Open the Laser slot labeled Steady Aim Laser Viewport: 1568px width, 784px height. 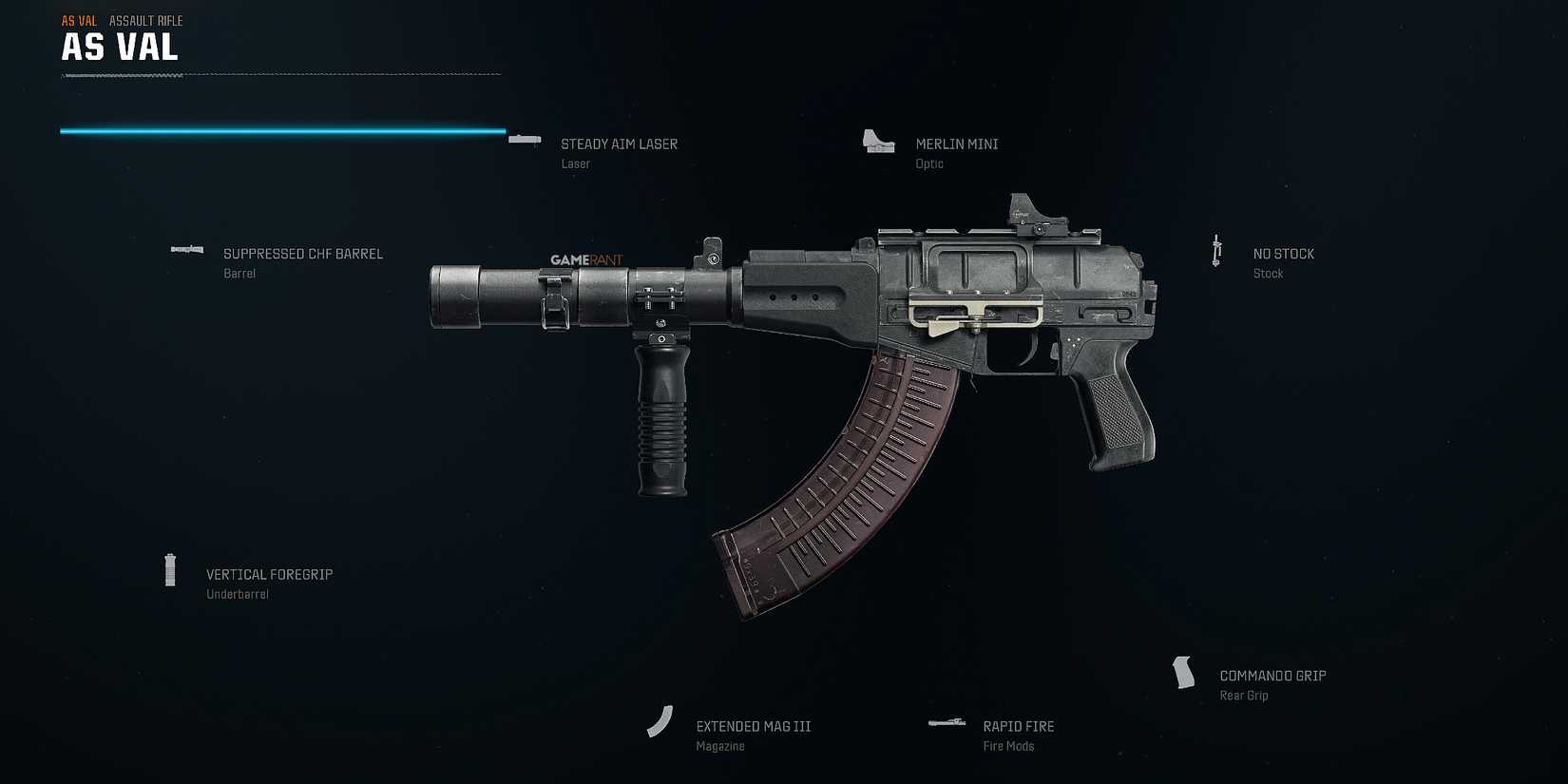619,143
